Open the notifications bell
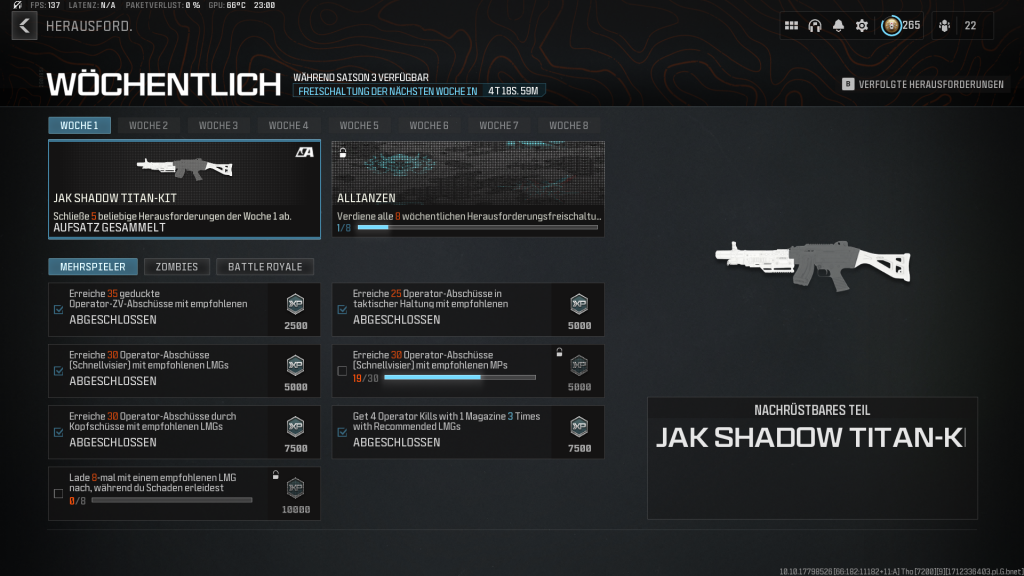 coord(838,25)
